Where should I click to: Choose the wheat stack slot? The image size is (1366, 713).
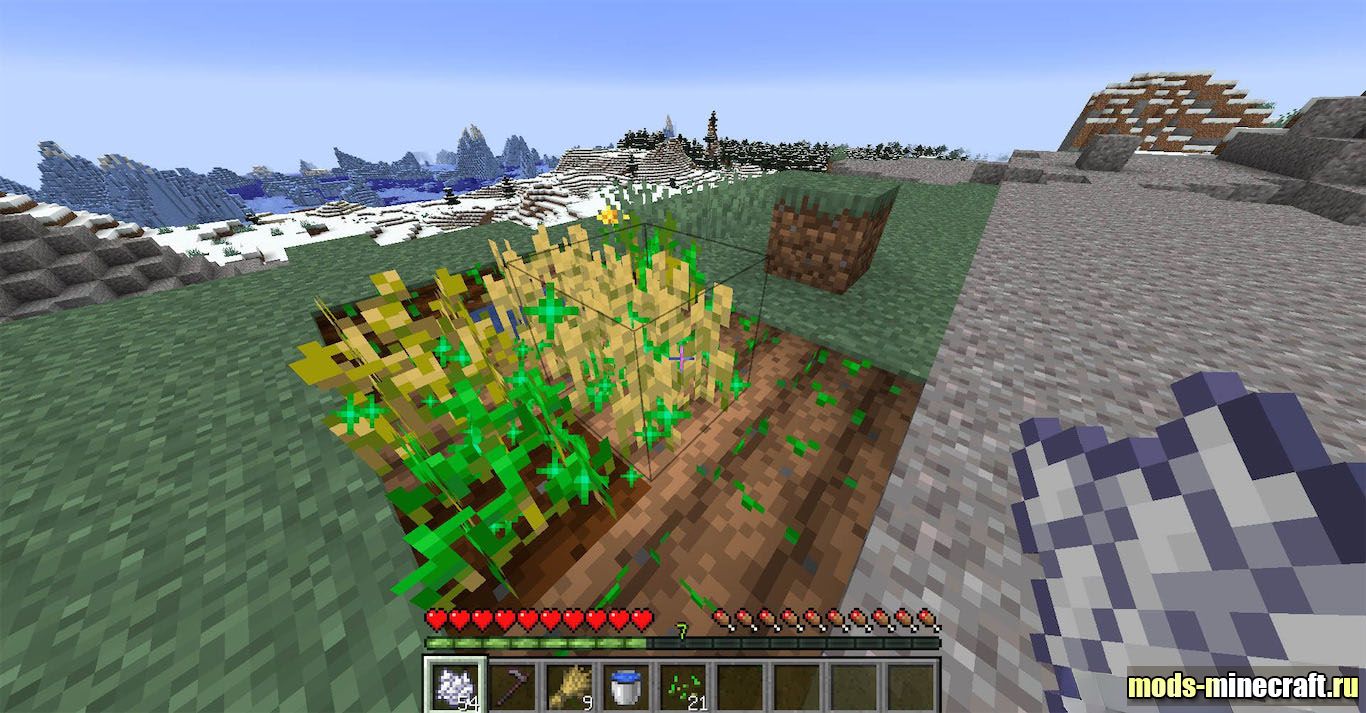click(x=570, y=686)
